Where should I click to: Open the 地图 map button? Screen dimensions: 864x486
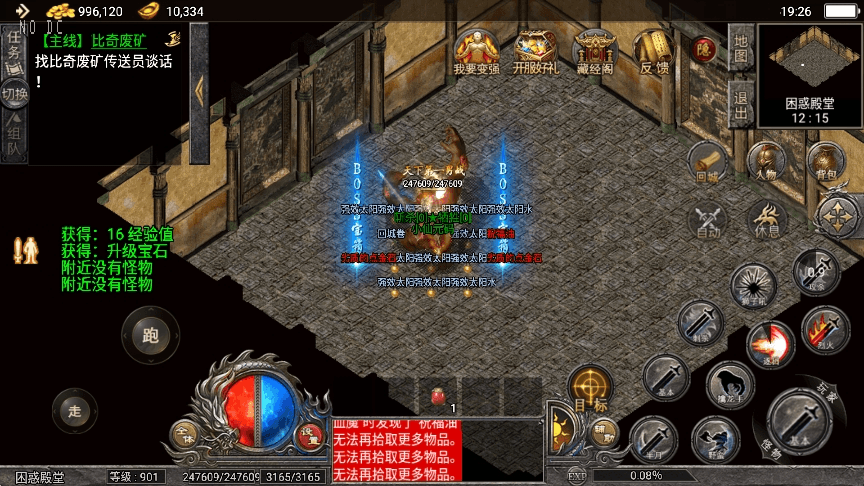pos(740,49)
